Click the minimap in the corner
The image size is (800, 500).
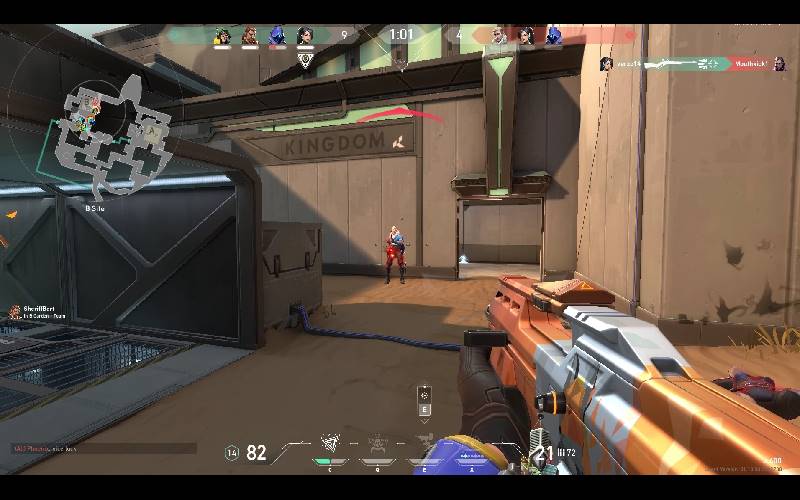coord(110,135)
